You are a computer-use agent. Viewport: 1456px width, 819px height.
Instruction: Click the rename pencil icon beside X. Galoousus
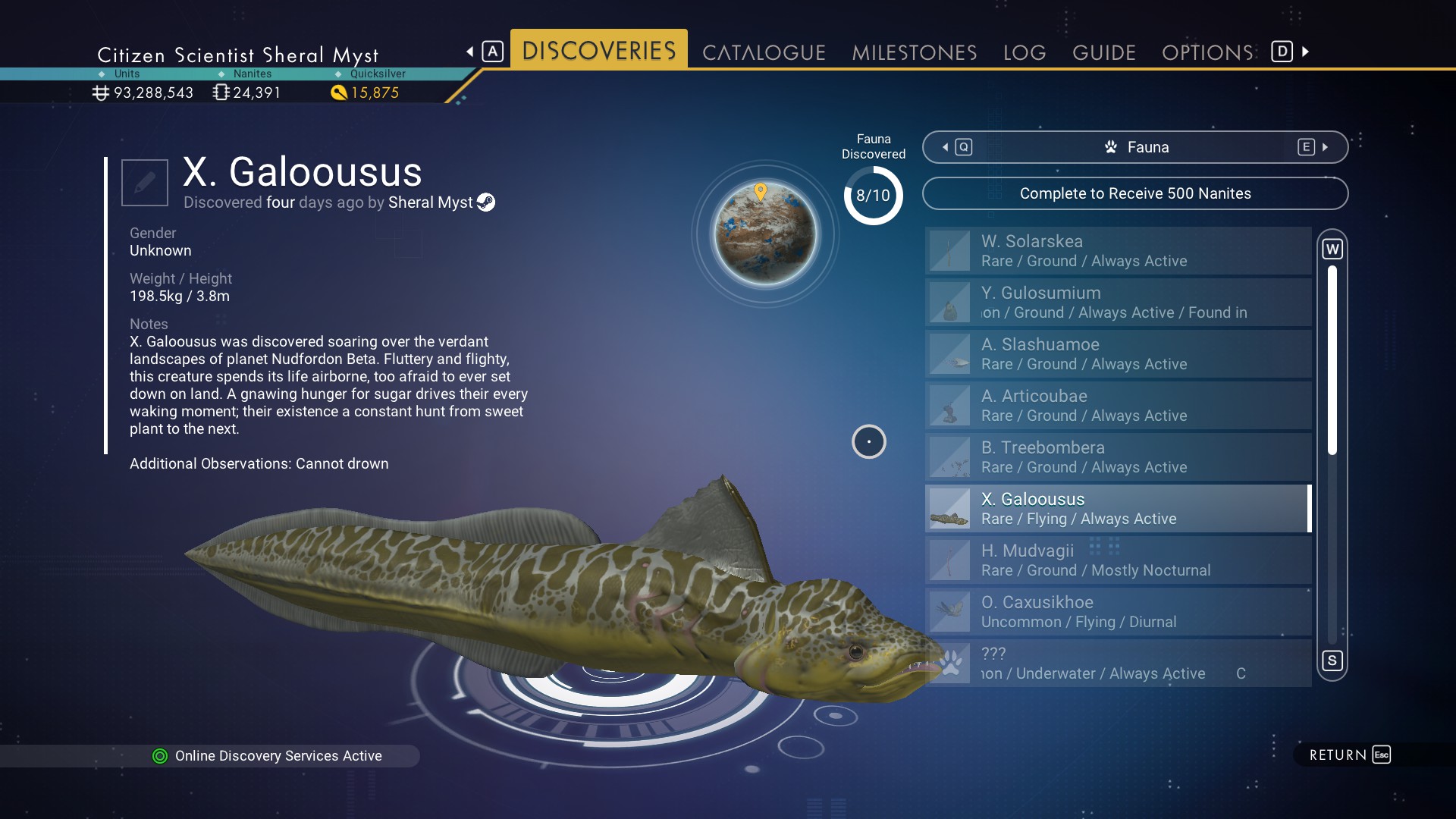click(145, 183)
